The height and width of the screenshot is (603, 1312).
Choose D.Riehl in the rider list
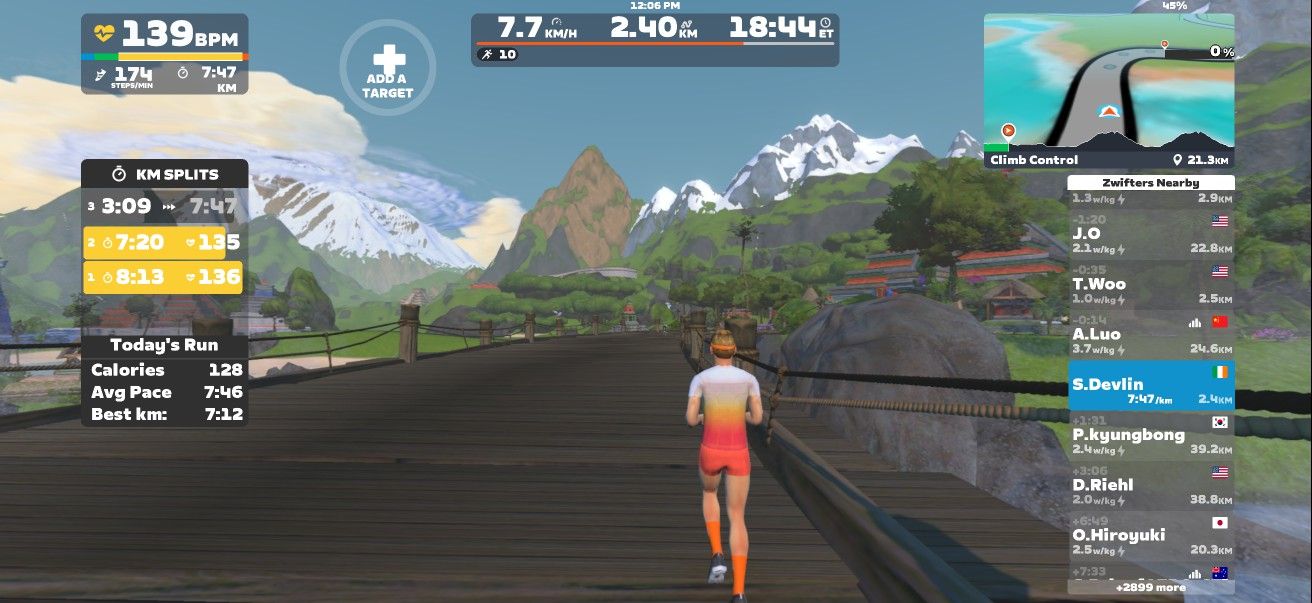[x=1150, y=487]
